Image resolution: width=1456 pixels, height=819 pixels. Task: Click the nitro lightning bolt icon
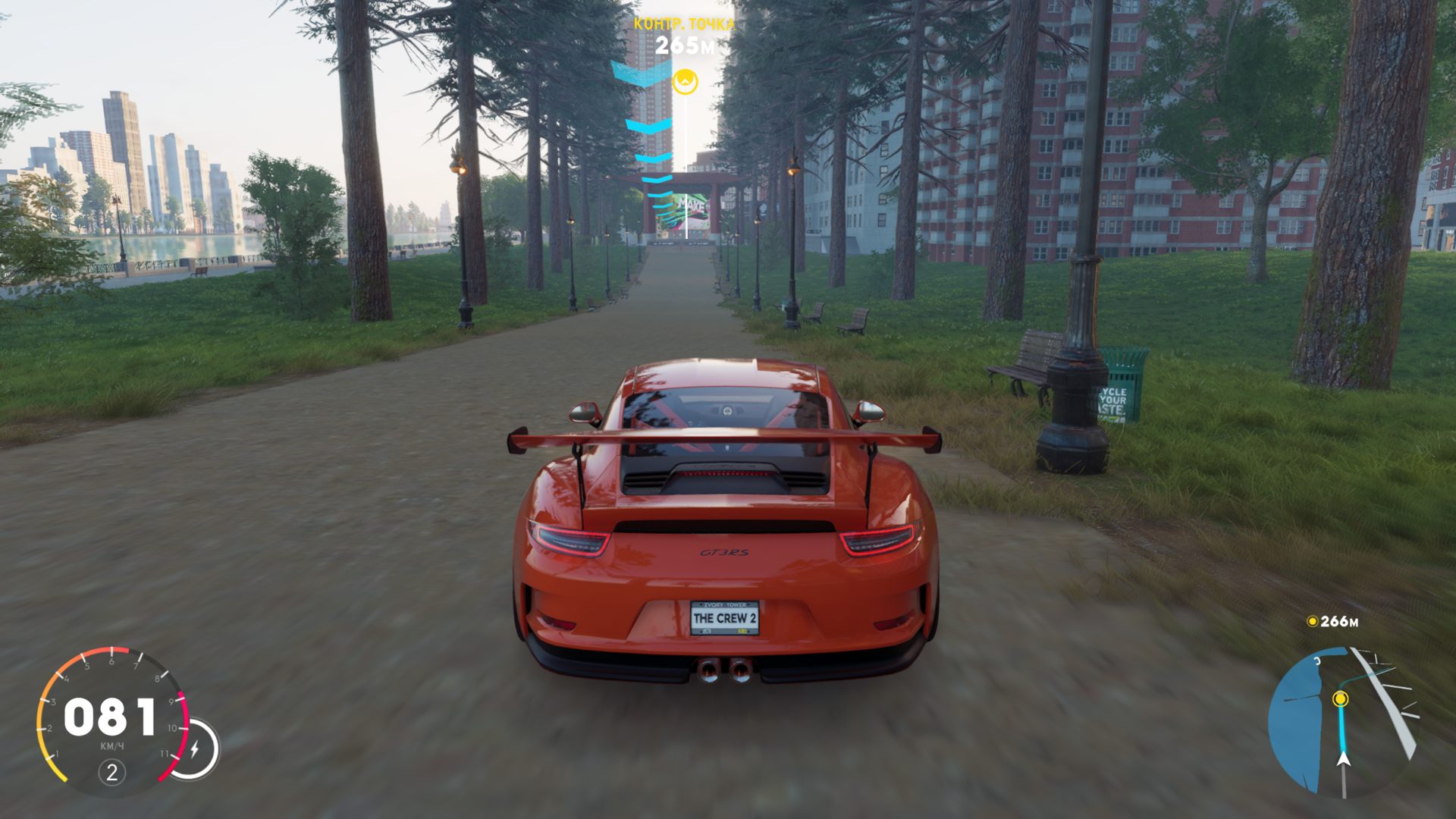(x=195, y=749)
